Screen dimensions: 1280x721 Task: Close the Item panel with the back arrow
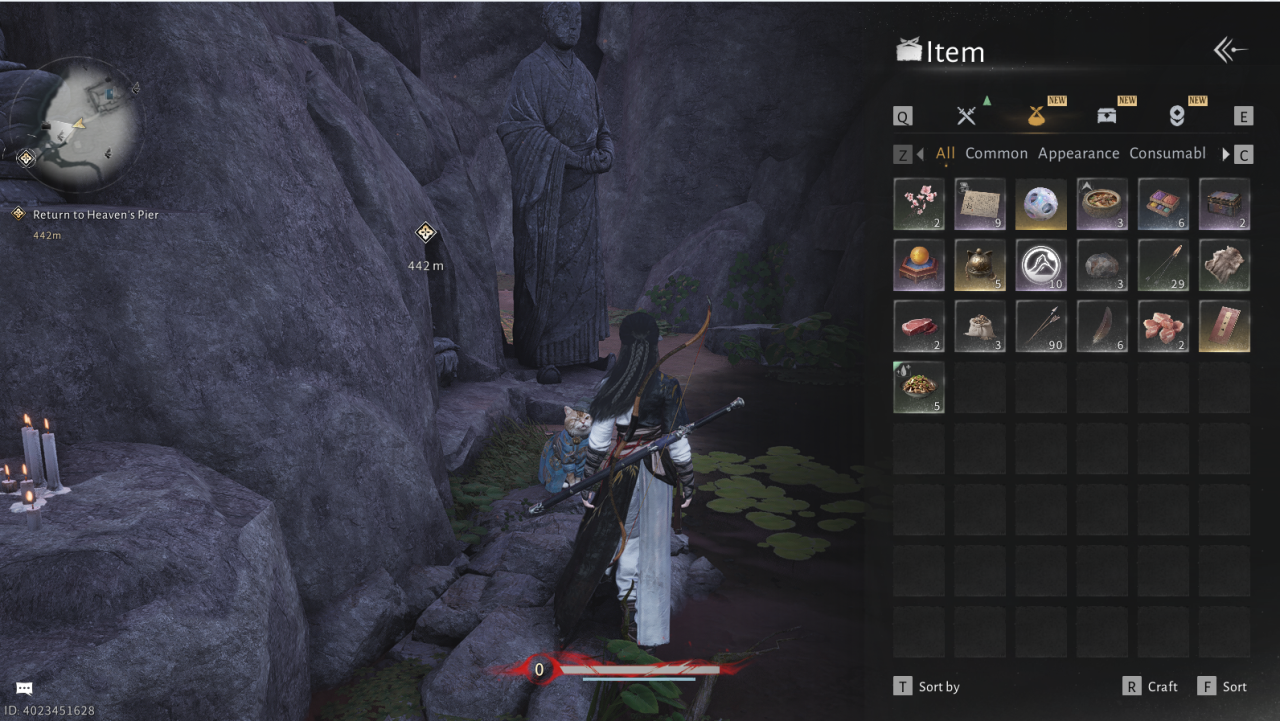pyautogui.click(x=1230, y=51)
